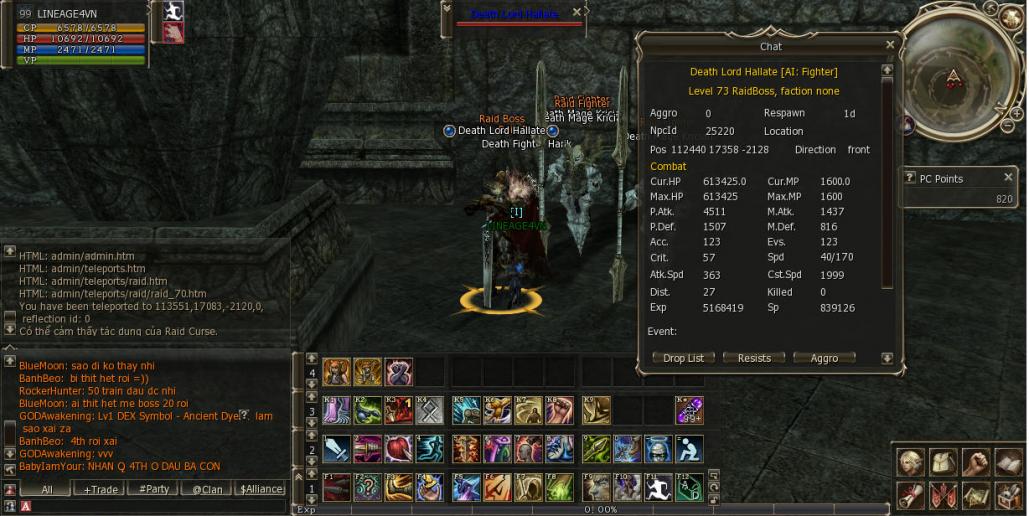
Task: Close the Chat info window
Action: tap(890, 45)
